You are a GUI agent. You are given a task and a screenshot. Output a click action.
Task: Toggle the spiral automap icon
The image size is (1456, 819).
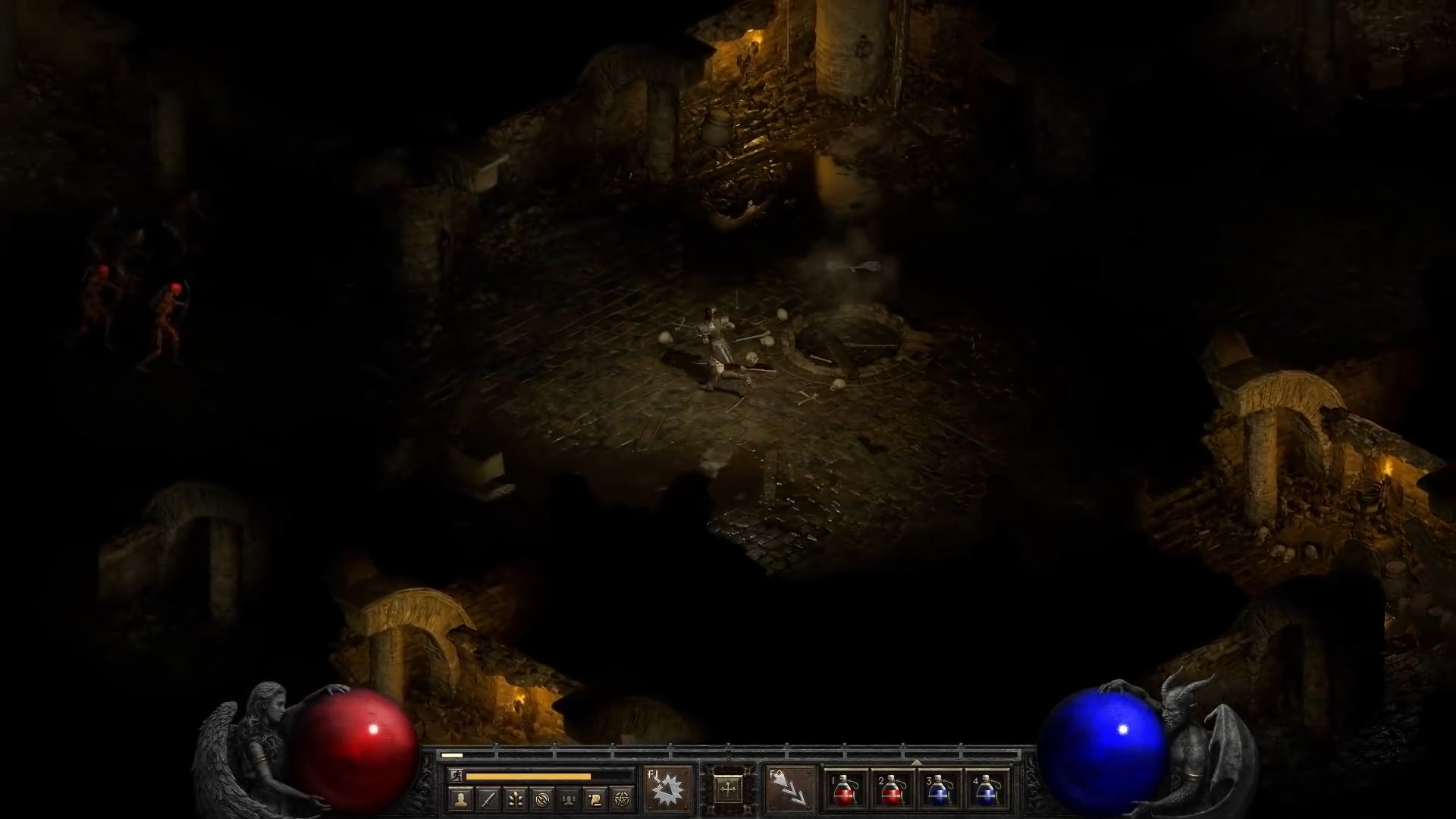544,799
